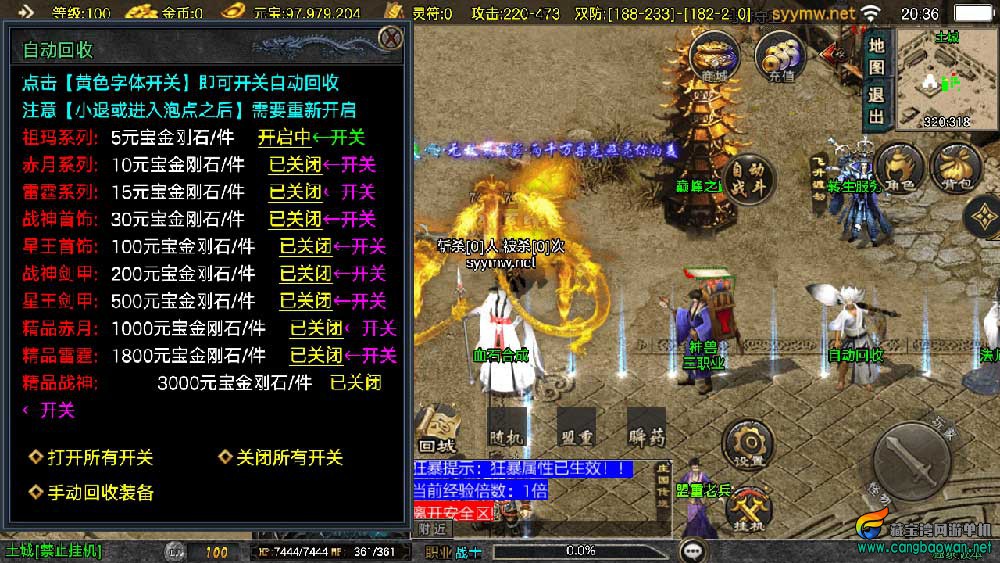
Task: Open the chat speech-bubble button
Action: (692, 551)
